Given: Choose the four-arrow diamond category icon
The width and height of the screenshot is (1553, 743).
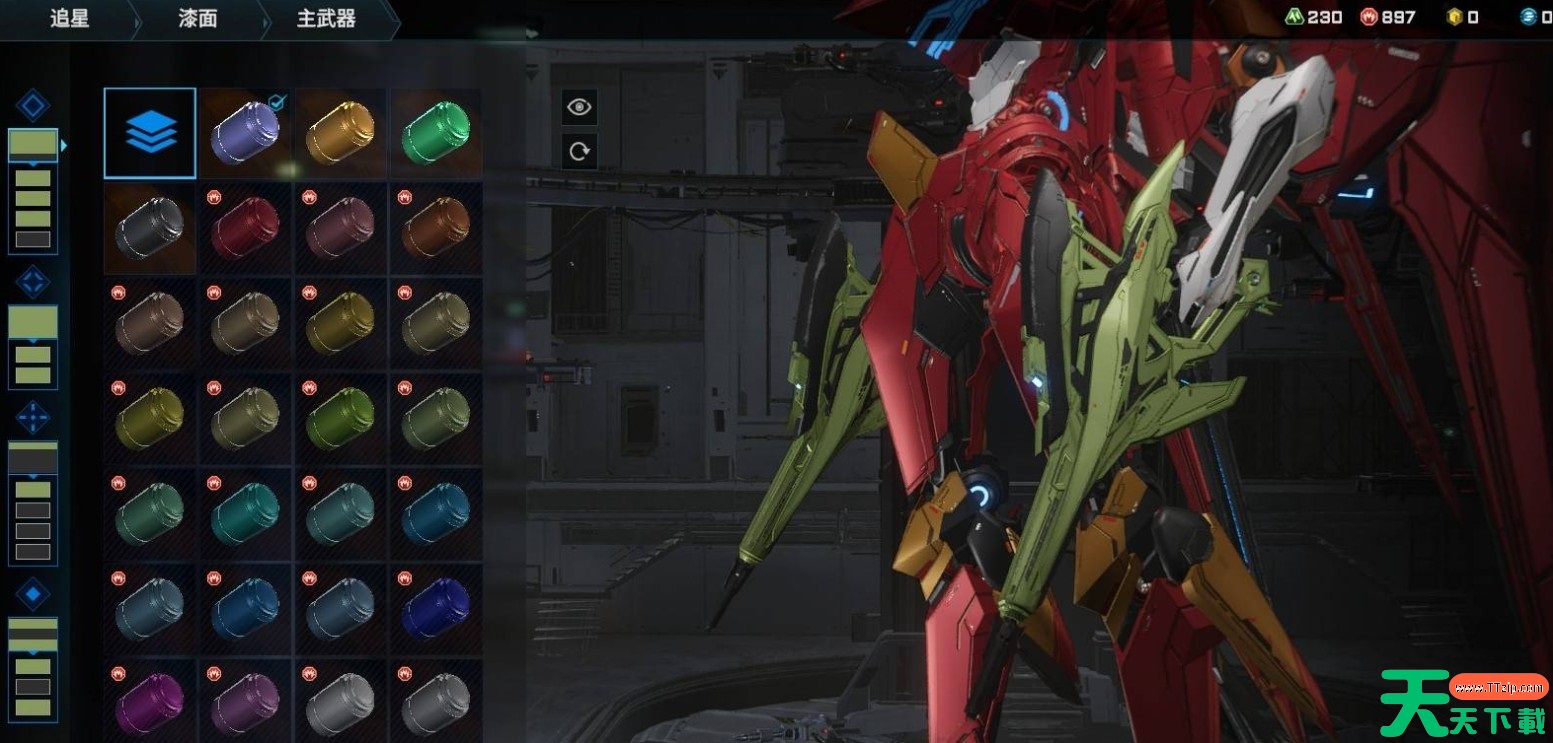Looking at the screenshot, I should [x=33, y=417].
